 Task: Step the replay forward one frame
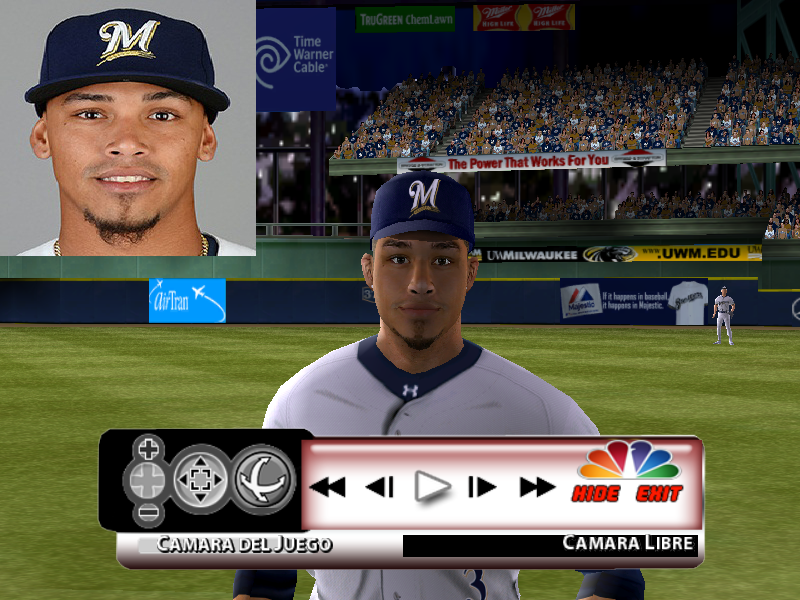click(x=482, y=487)
